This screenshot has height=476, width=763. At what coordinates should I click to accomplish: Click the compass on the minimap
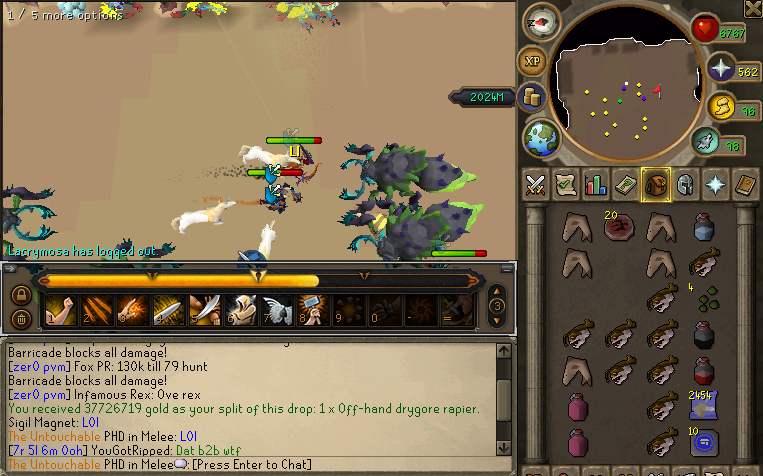(x=541, y=24)
